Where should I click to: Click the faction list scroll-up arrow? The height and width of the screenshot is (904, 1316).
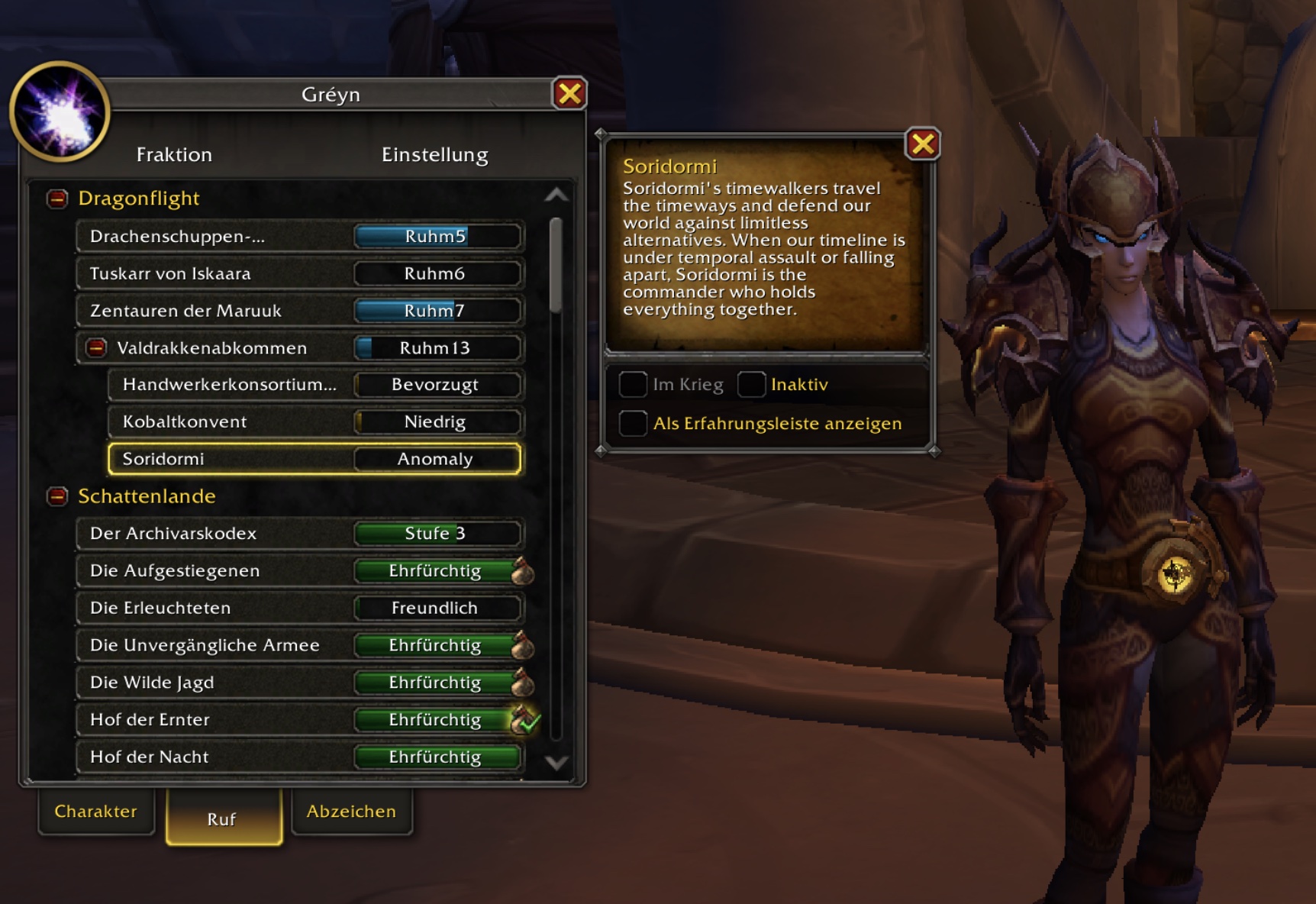556,195
